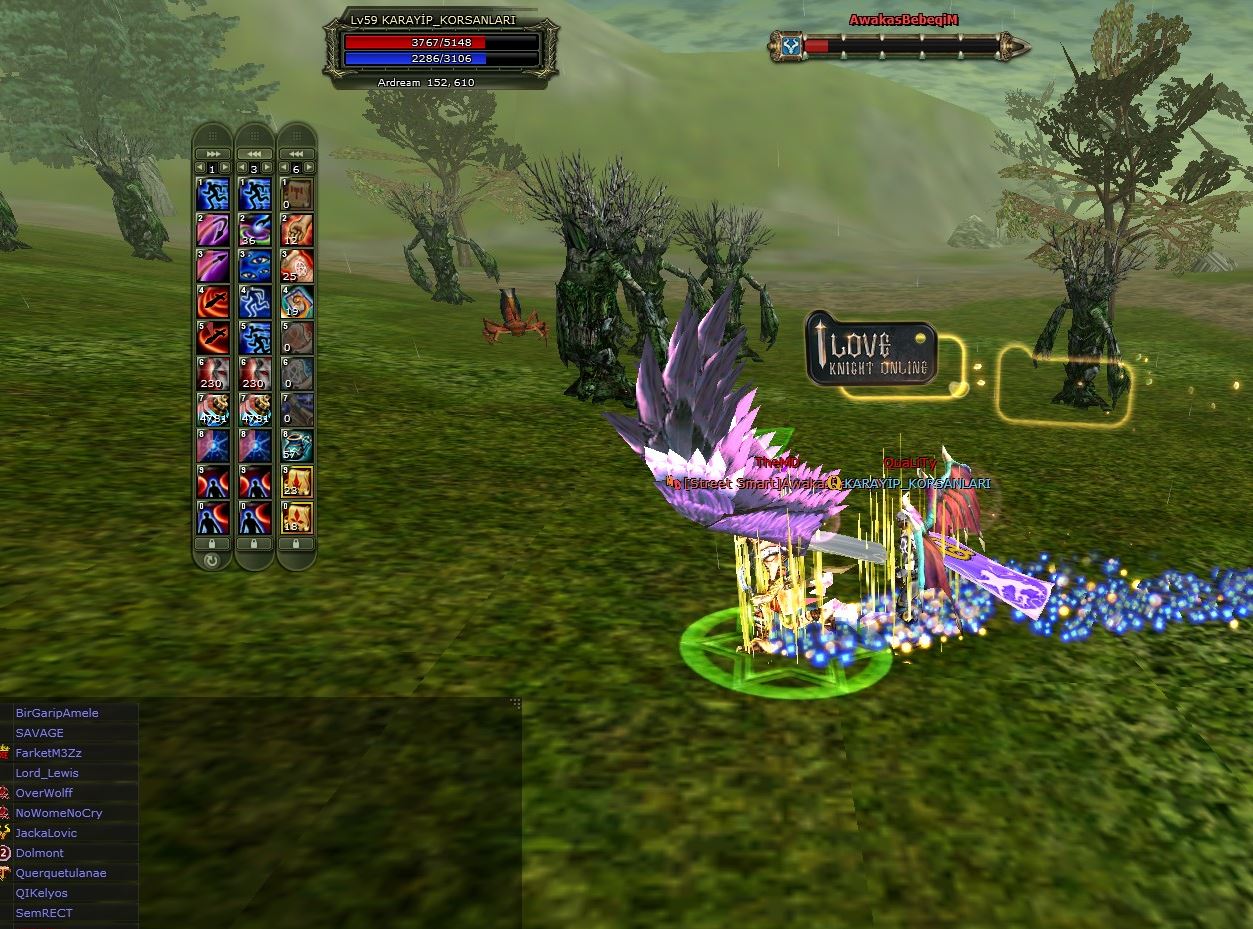This screenshot has width=1253, height=929.
Task: Activate the three-eyes skill icon
Action: (x=254, y=266)
